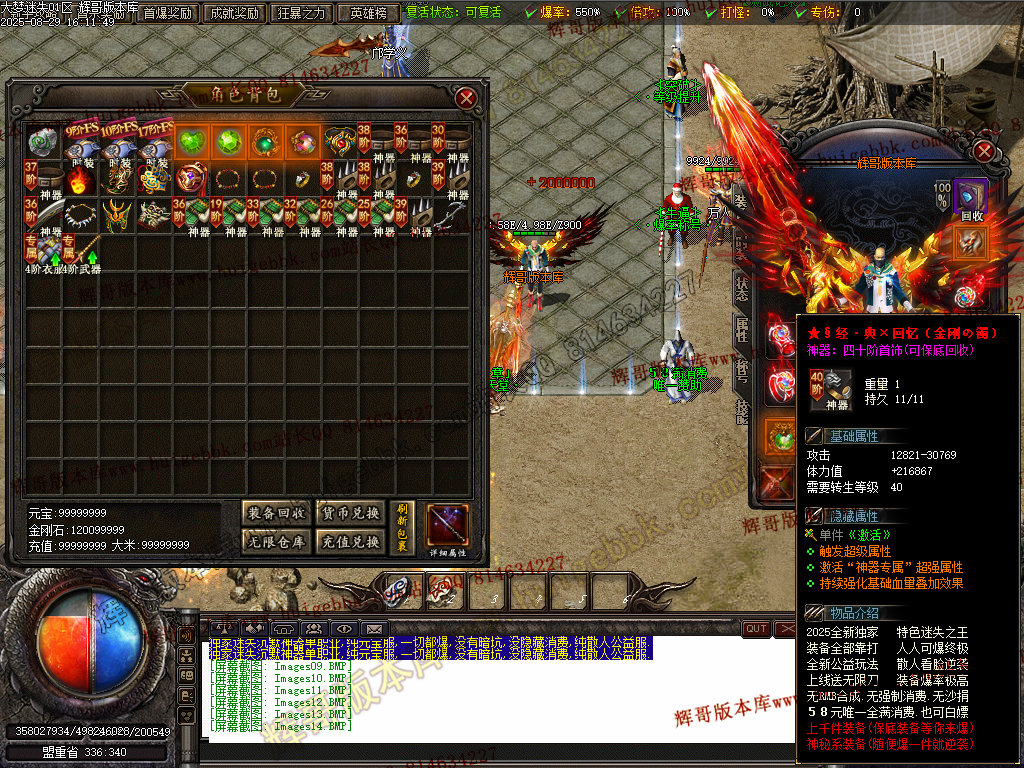Open the 无限仓库 unlimited warehouse
The width and height of the screenshot is (1024, 768).
(276, 541)
